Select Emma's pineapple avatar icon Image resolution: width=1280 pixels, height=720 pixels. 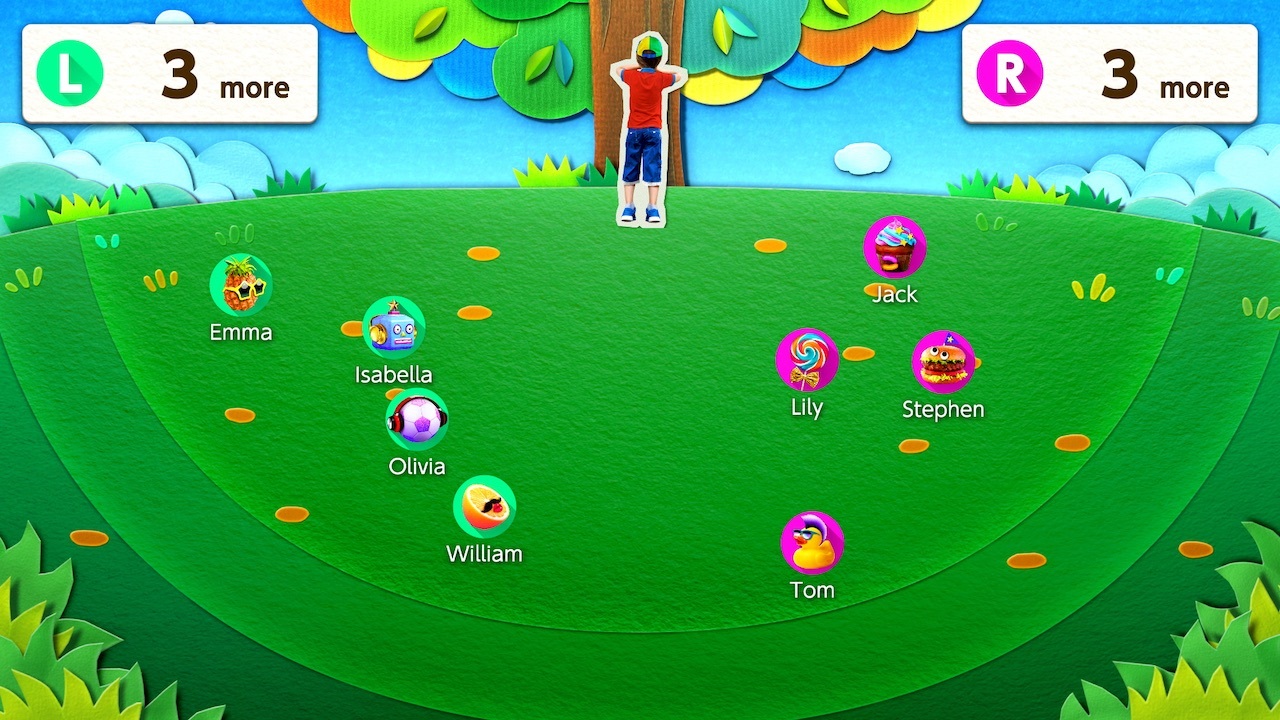[239, 286]
